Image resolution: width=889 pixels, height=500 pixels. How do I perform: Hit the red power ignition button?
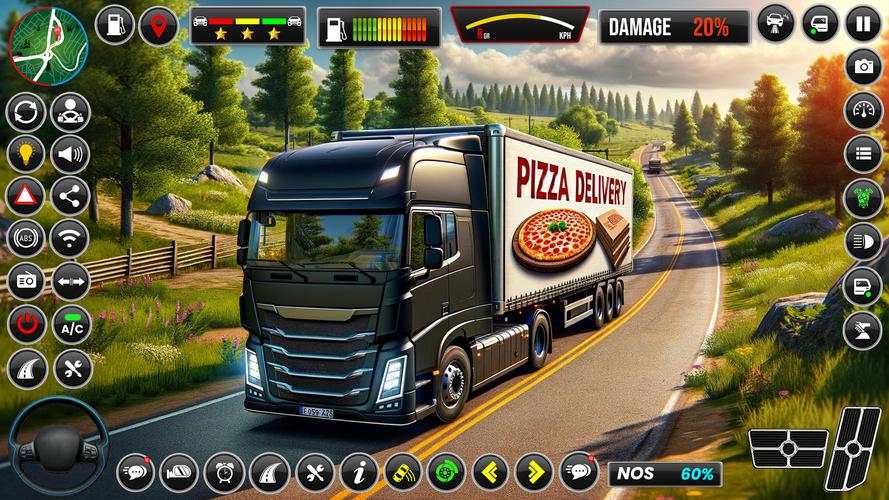click(26, 325)
